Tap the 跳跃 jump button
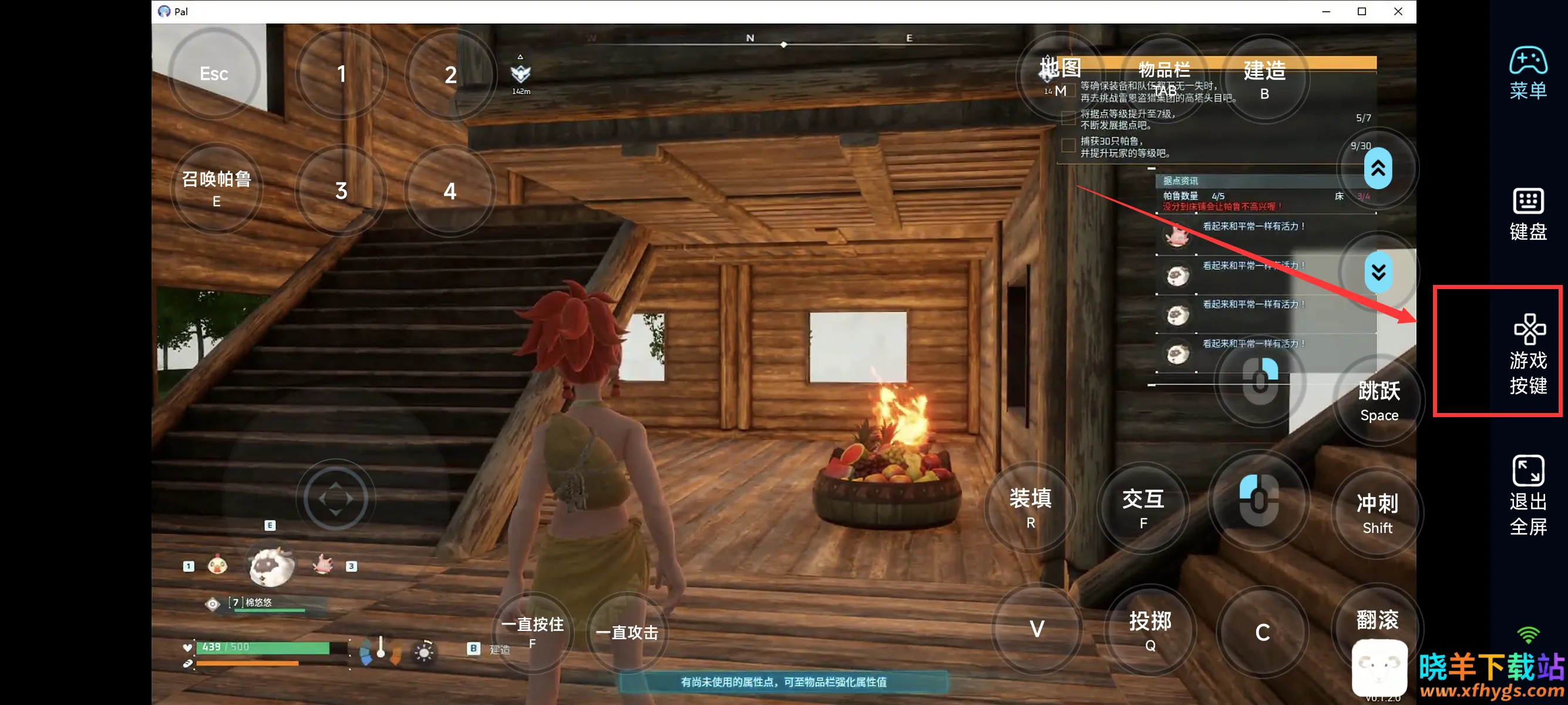 point(1379,401)
